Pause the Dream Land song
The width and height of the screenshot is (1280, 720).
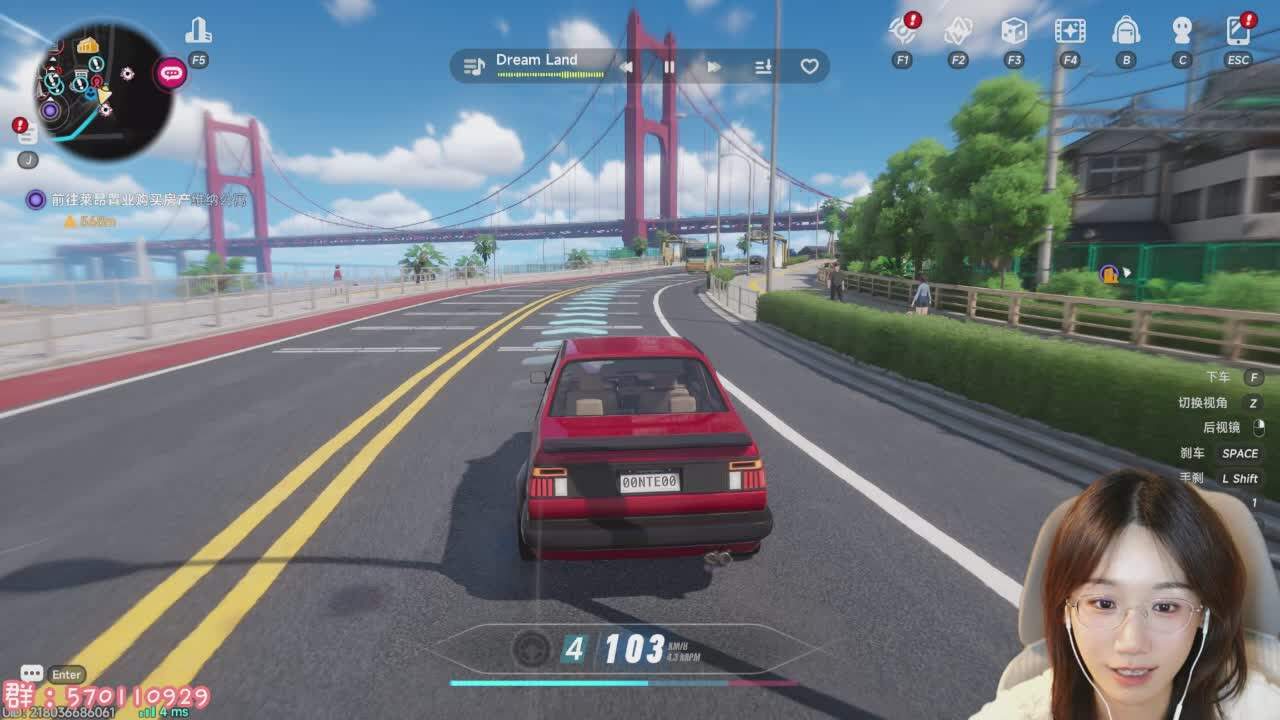click(670, 67)
